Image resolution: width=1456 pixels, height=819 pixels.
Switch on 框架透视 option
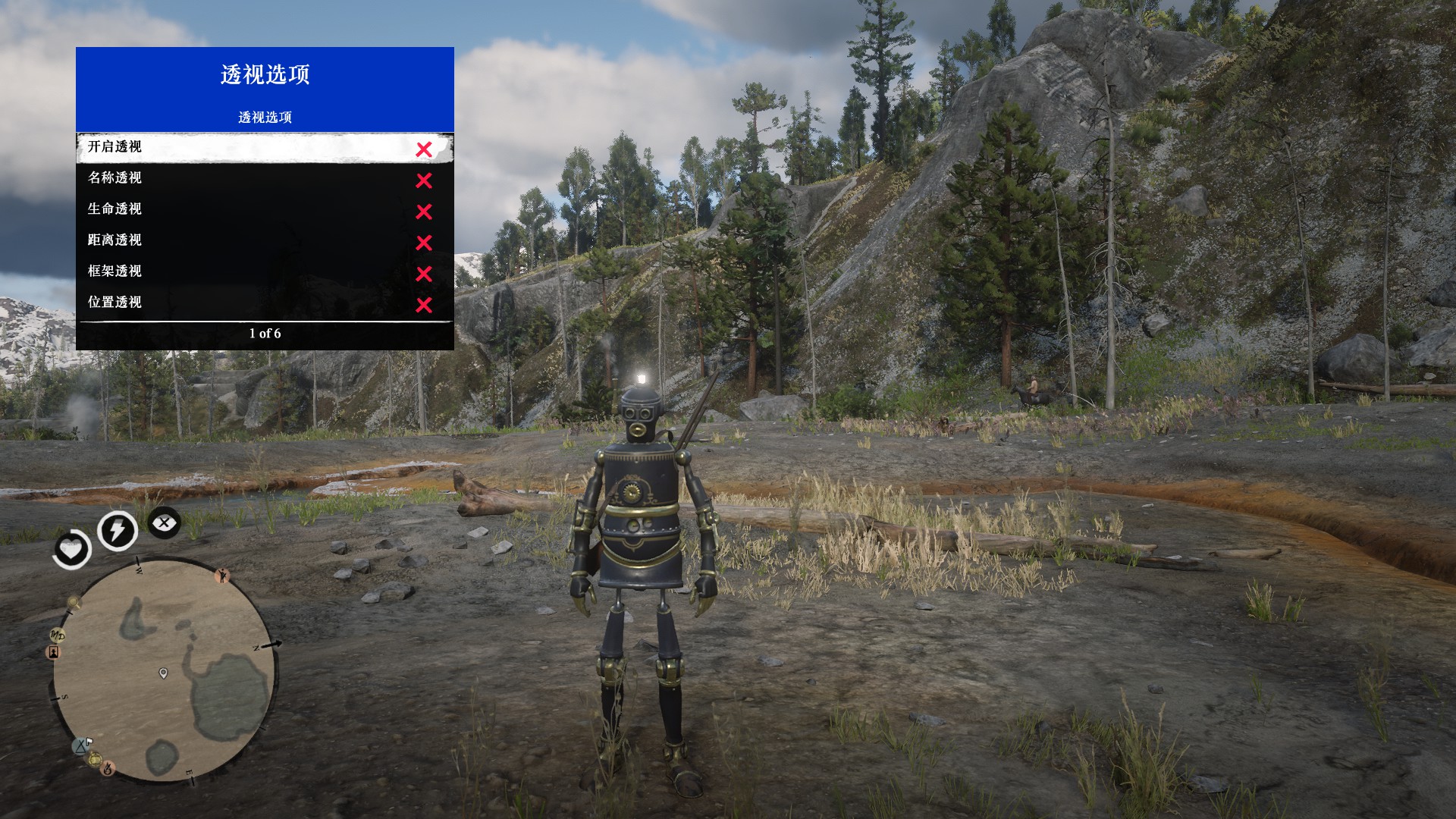(265, 272)
